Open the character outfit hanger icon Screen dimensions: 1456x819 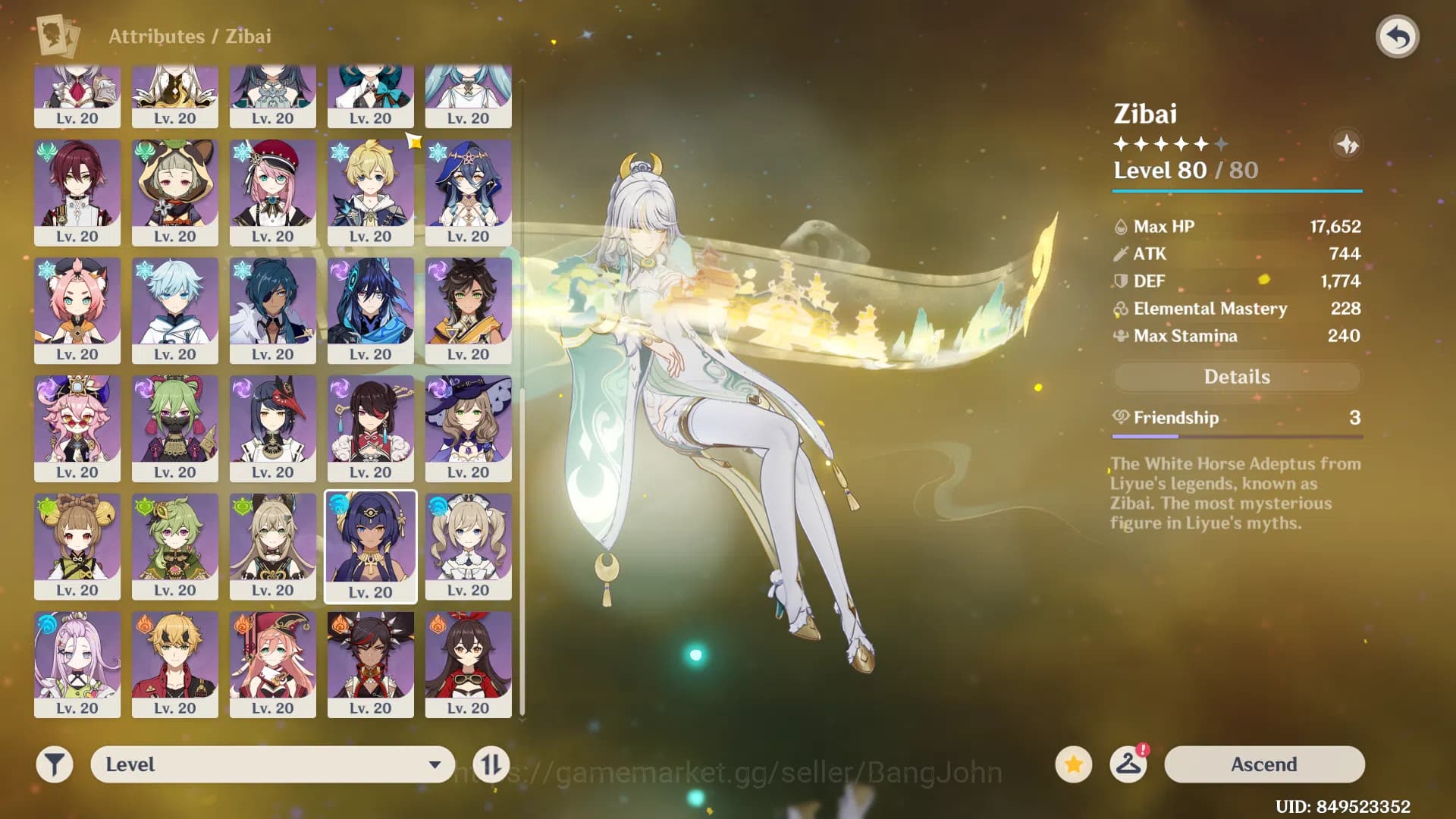click(x=1128, y=764)
